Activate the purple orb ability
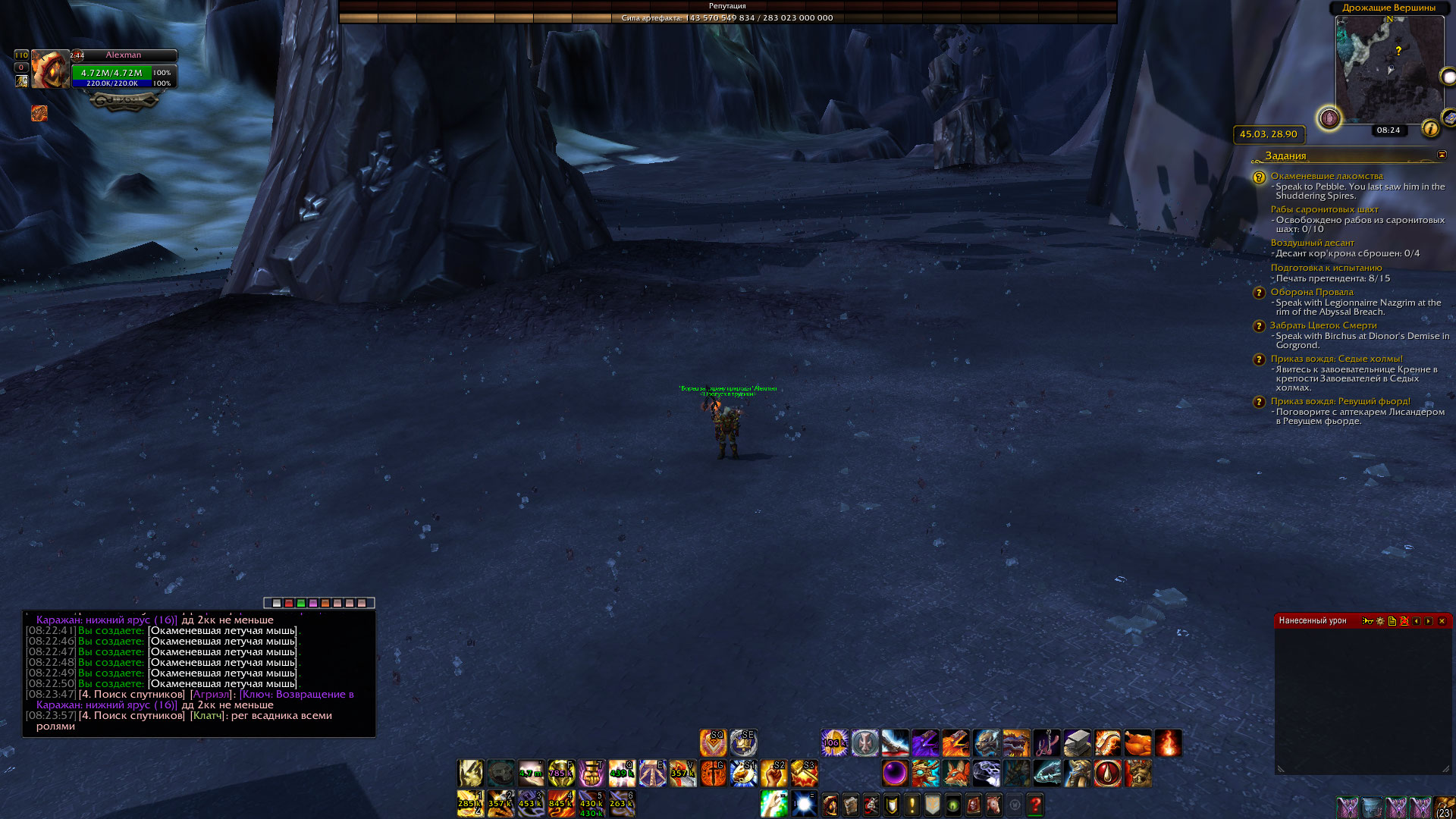Screen dimensions: 1456x819 tap(895, 773)
